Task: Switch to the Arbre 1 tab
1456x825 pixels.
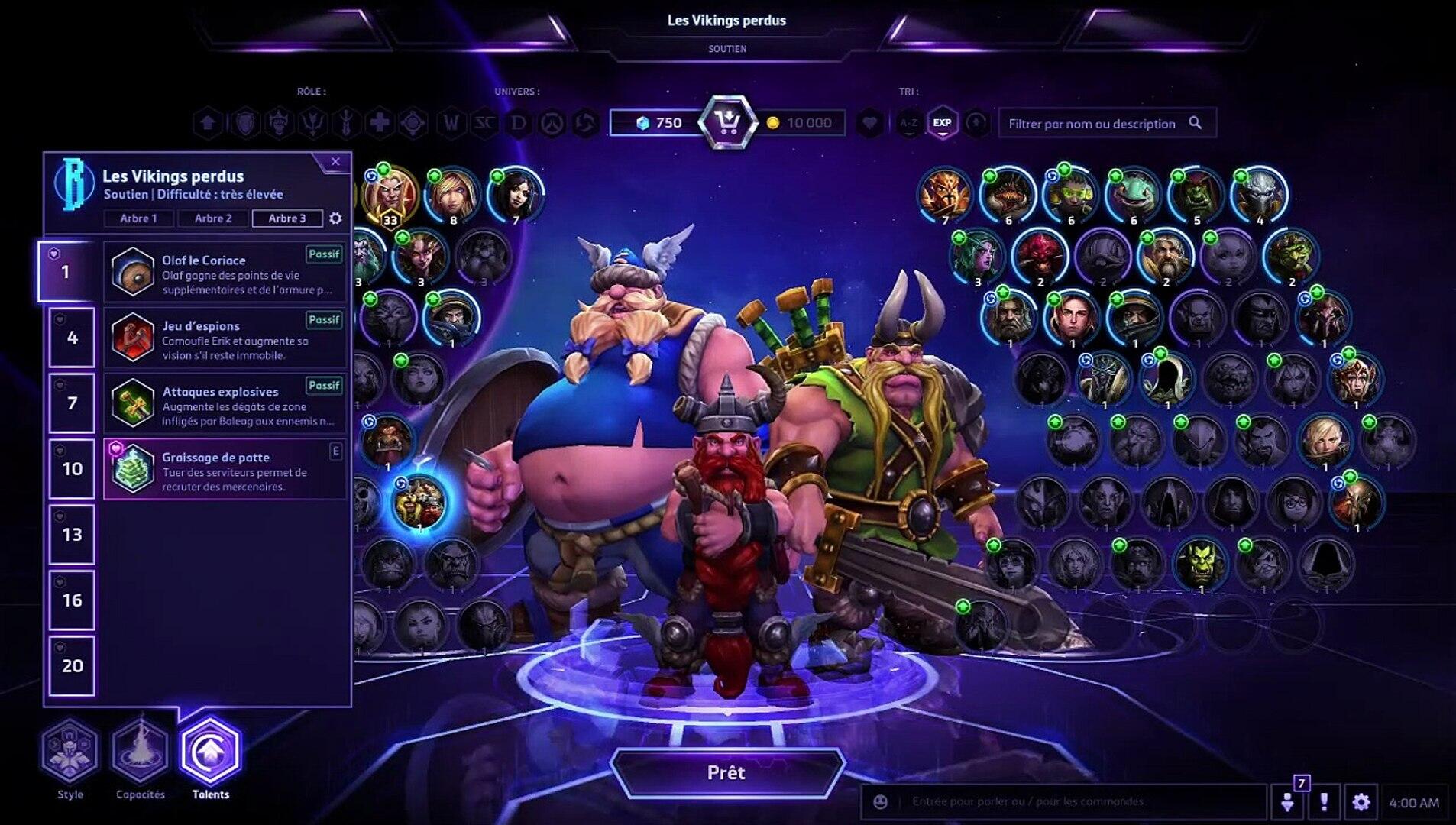Action: (138, 218)
